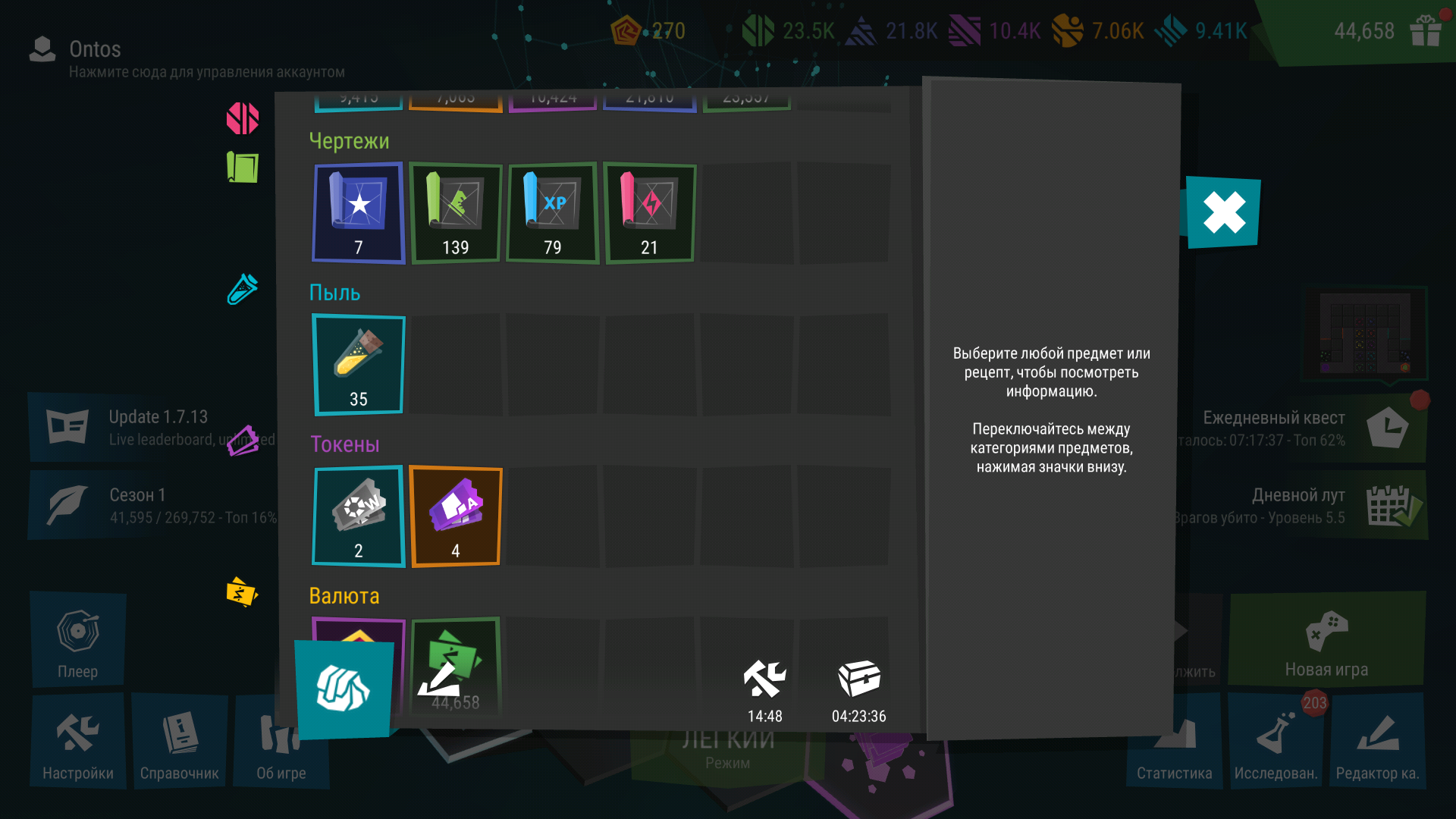
Task: Open the gift icon beside 44,658
Action: [x=1425, y=31]
